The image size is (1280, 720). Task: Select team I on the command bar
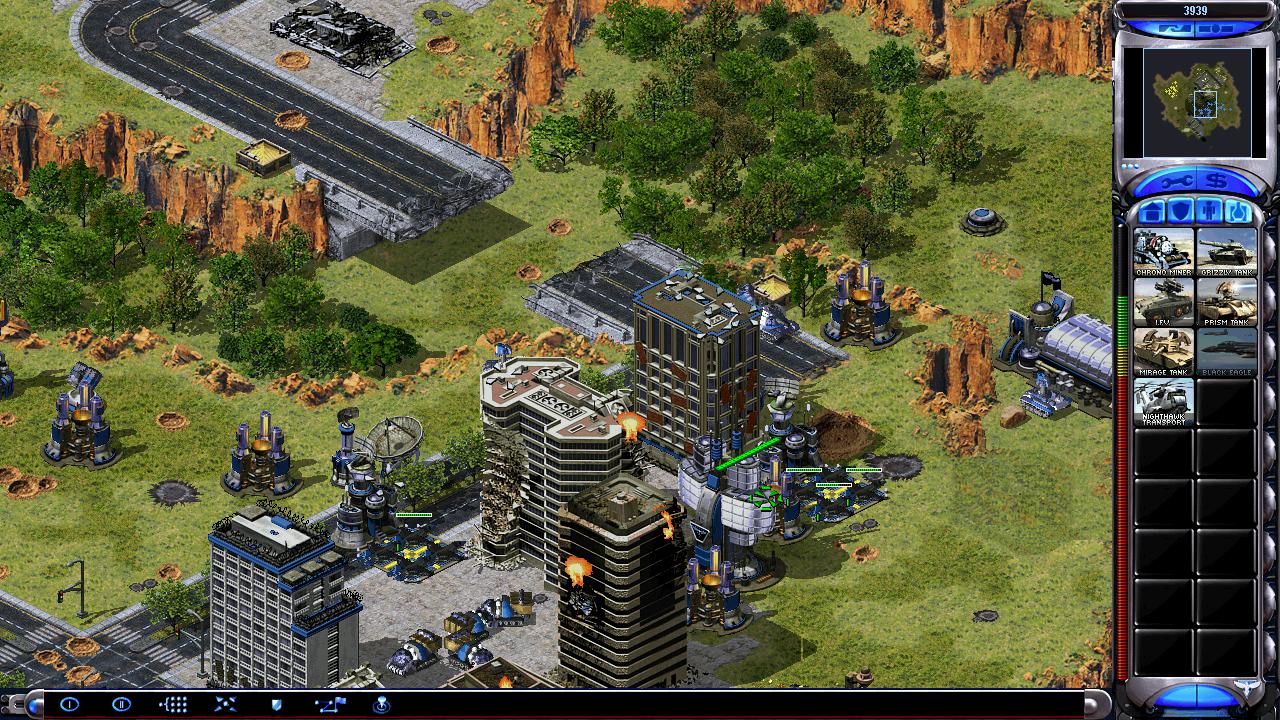point(69,704)
